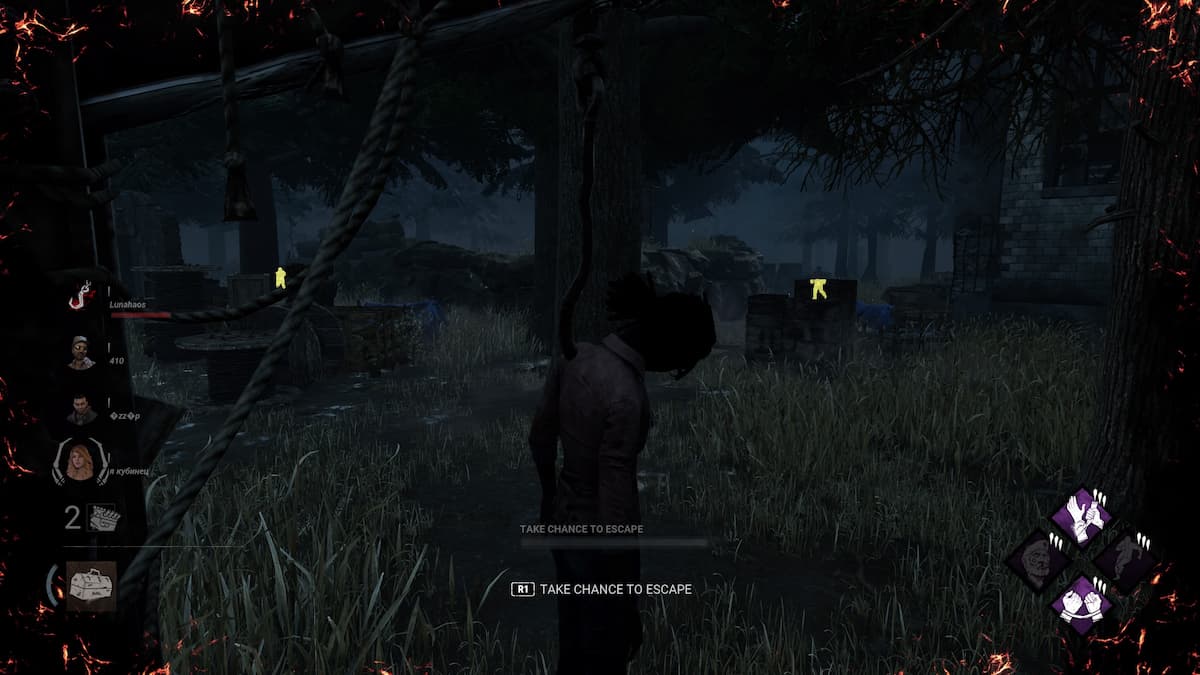Click the portrait of survivor 410
1200x675 pixels.
[x=82, y=352]
